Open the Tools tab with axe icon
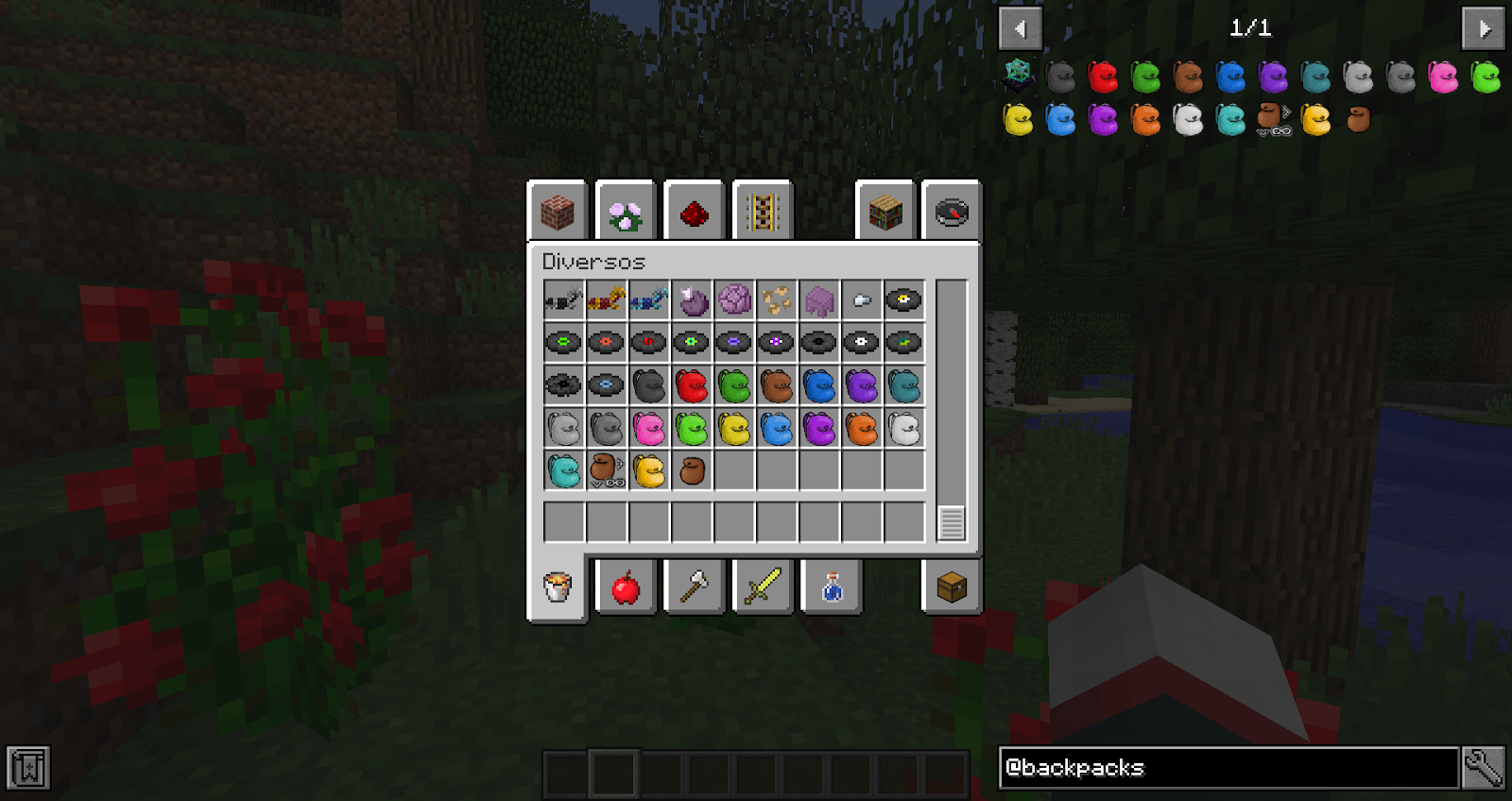The width and height of the screenshot is (1512, 801). click(695, 586)
